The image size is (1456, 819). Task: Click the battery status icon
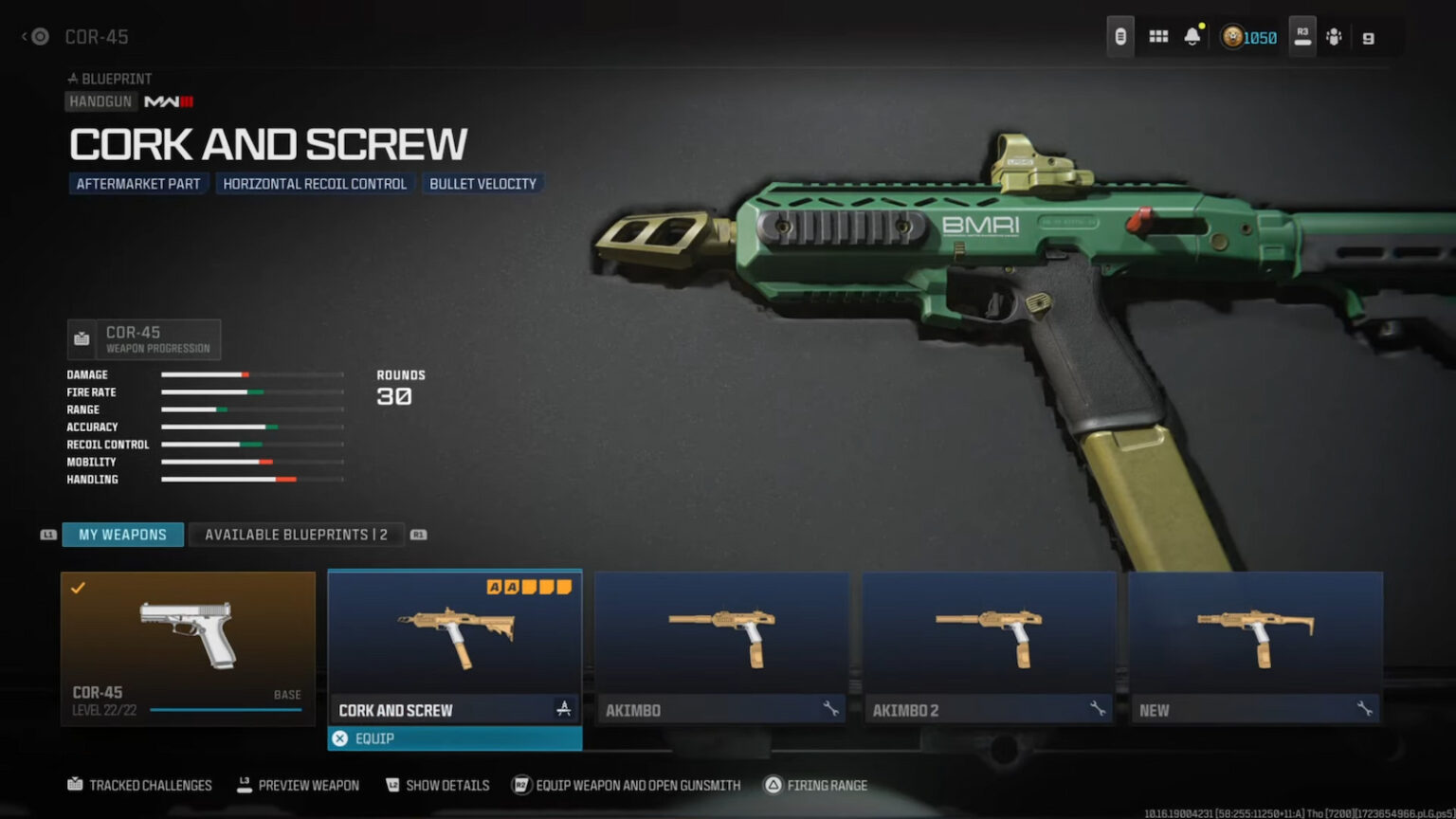pyautogui.click(x=1120, y=36)
